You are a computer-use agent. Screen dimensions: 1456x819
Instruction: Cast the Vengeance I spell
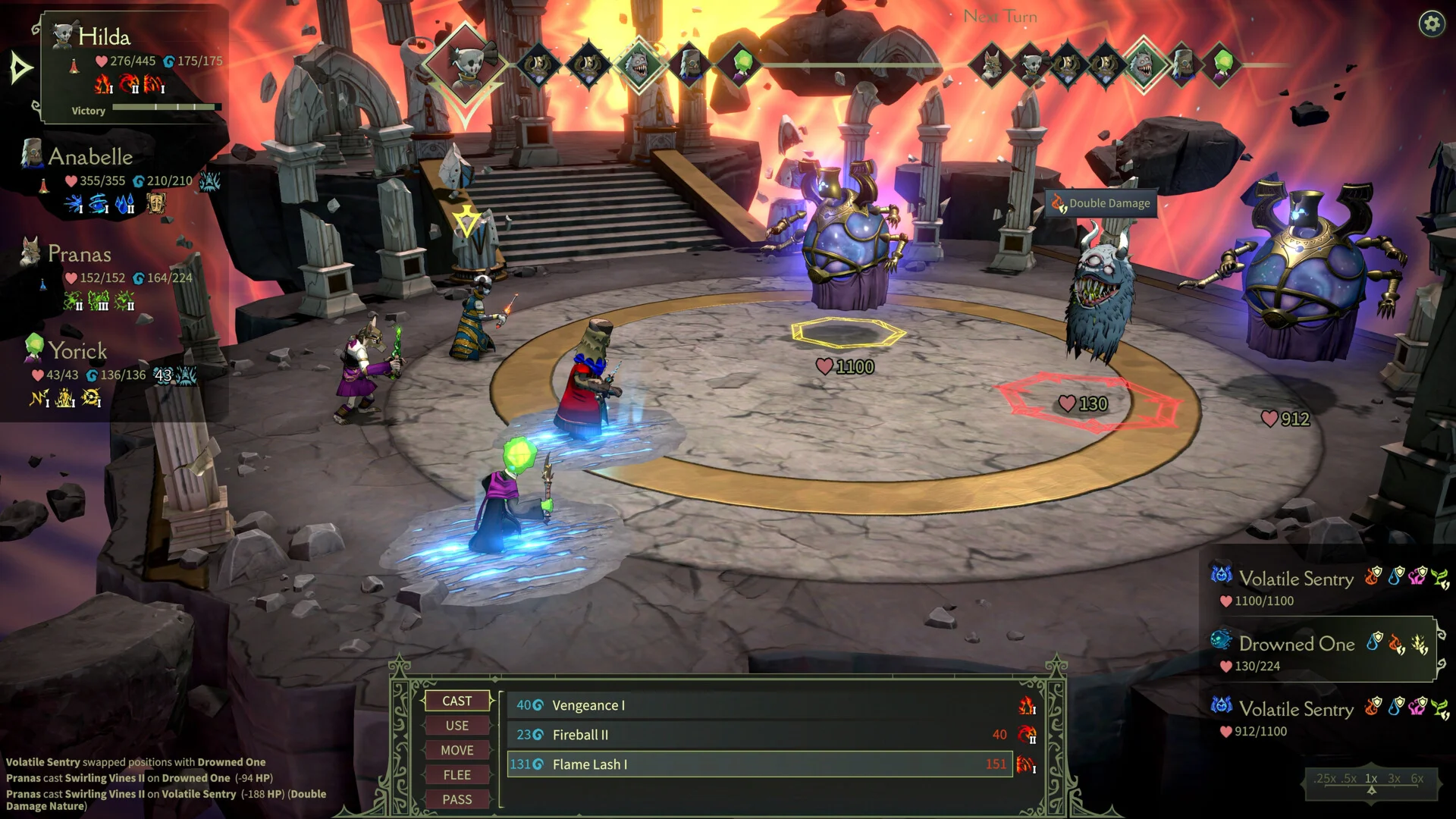coord(758,705)
